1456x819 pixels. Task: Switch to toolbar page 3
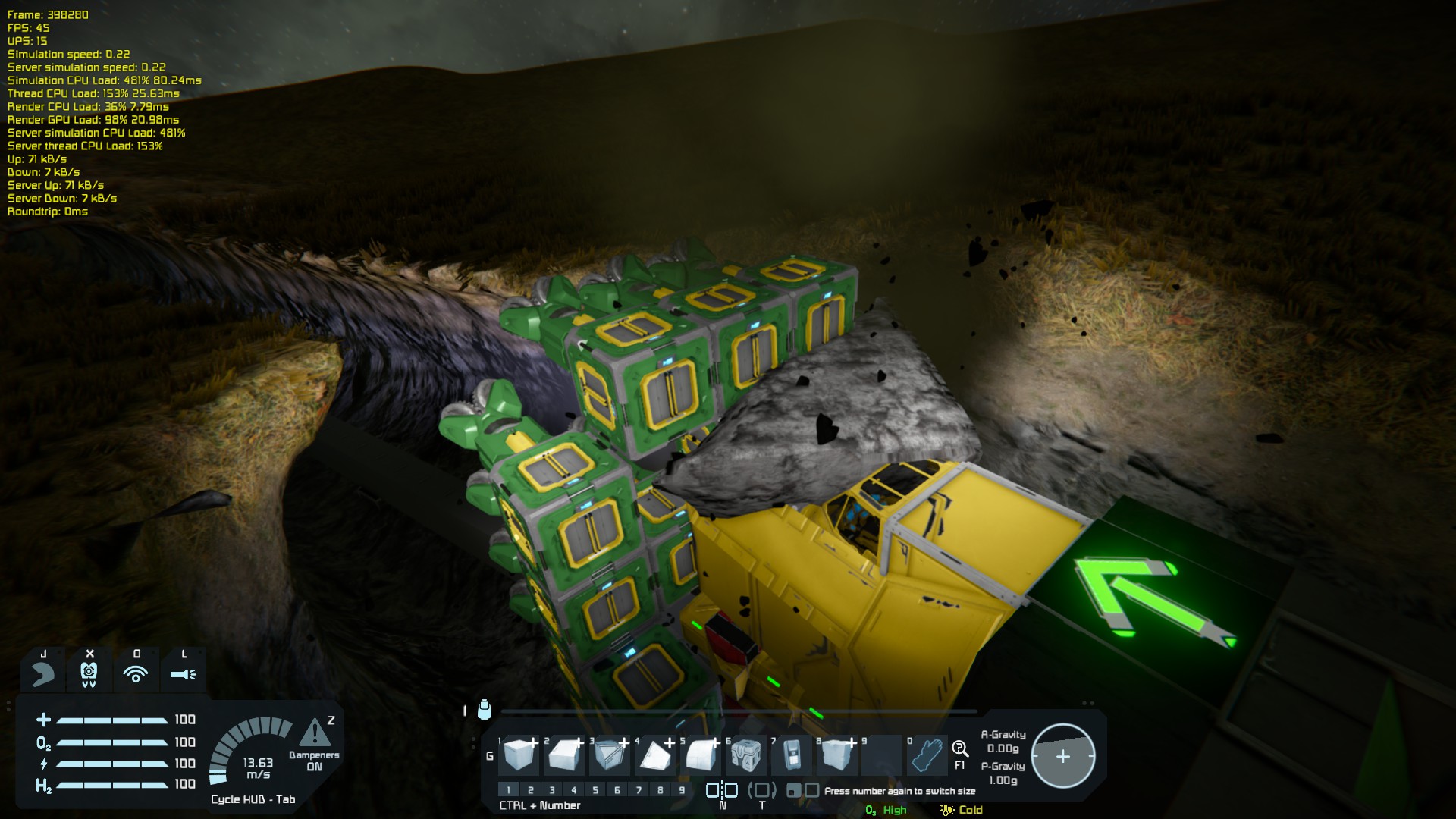click(552, 790)
